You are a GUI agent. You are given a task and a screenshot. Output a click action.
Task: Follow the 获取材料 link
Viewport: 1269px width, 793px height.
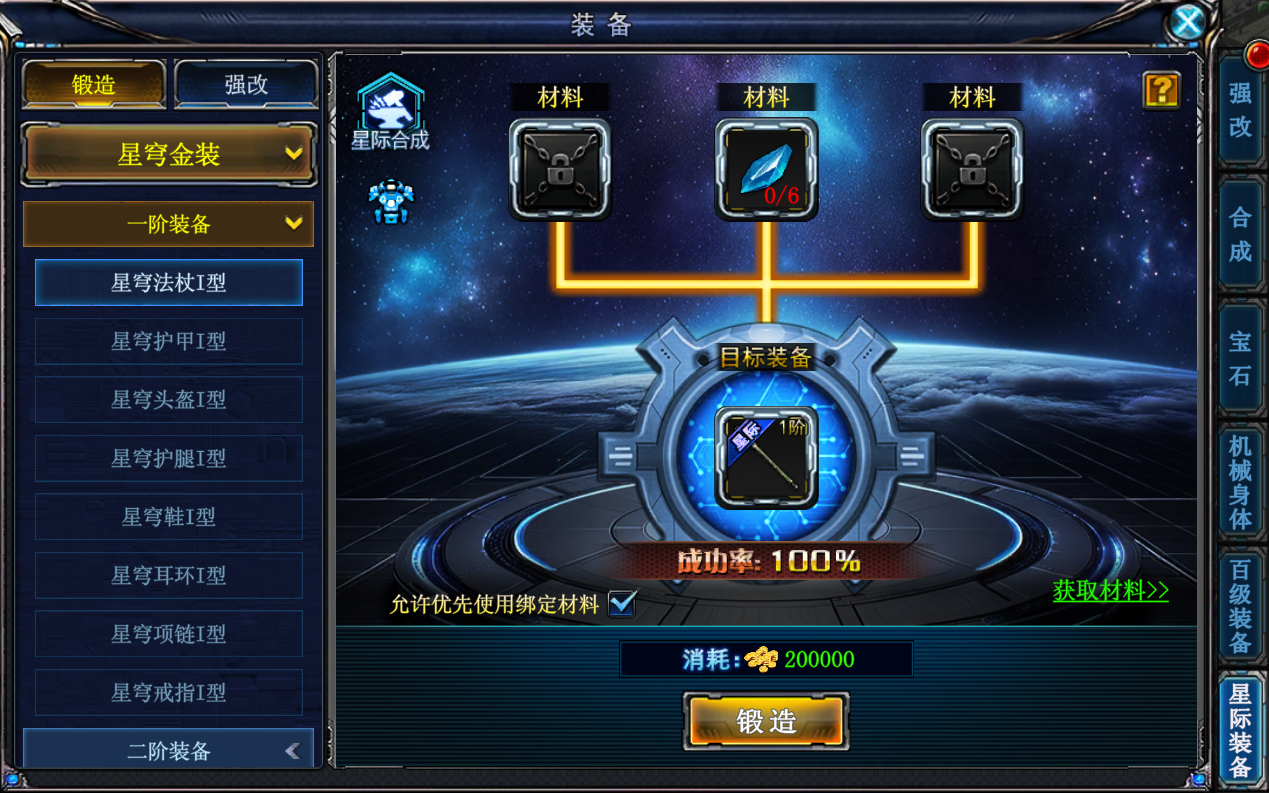pyautogui.click(x=1110, y=591)
